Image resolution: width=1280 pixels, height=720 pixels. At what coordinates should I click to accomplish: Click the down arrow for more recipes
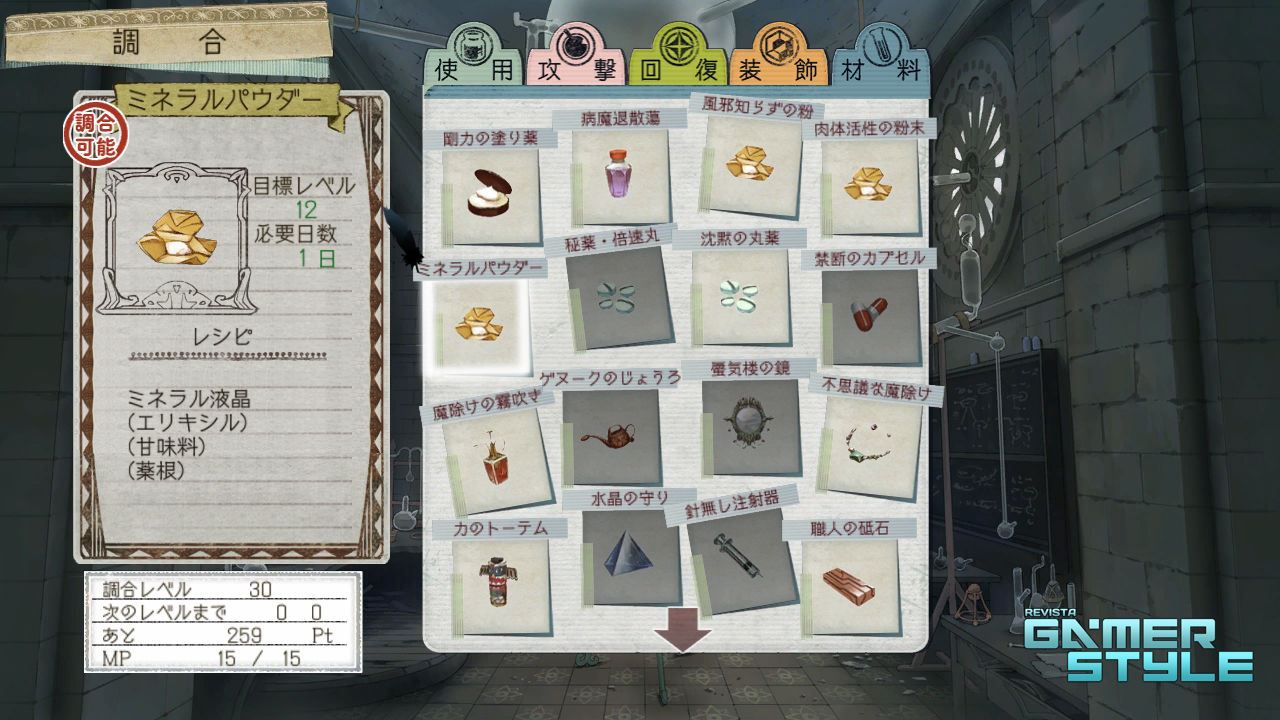tap(683, 637)
